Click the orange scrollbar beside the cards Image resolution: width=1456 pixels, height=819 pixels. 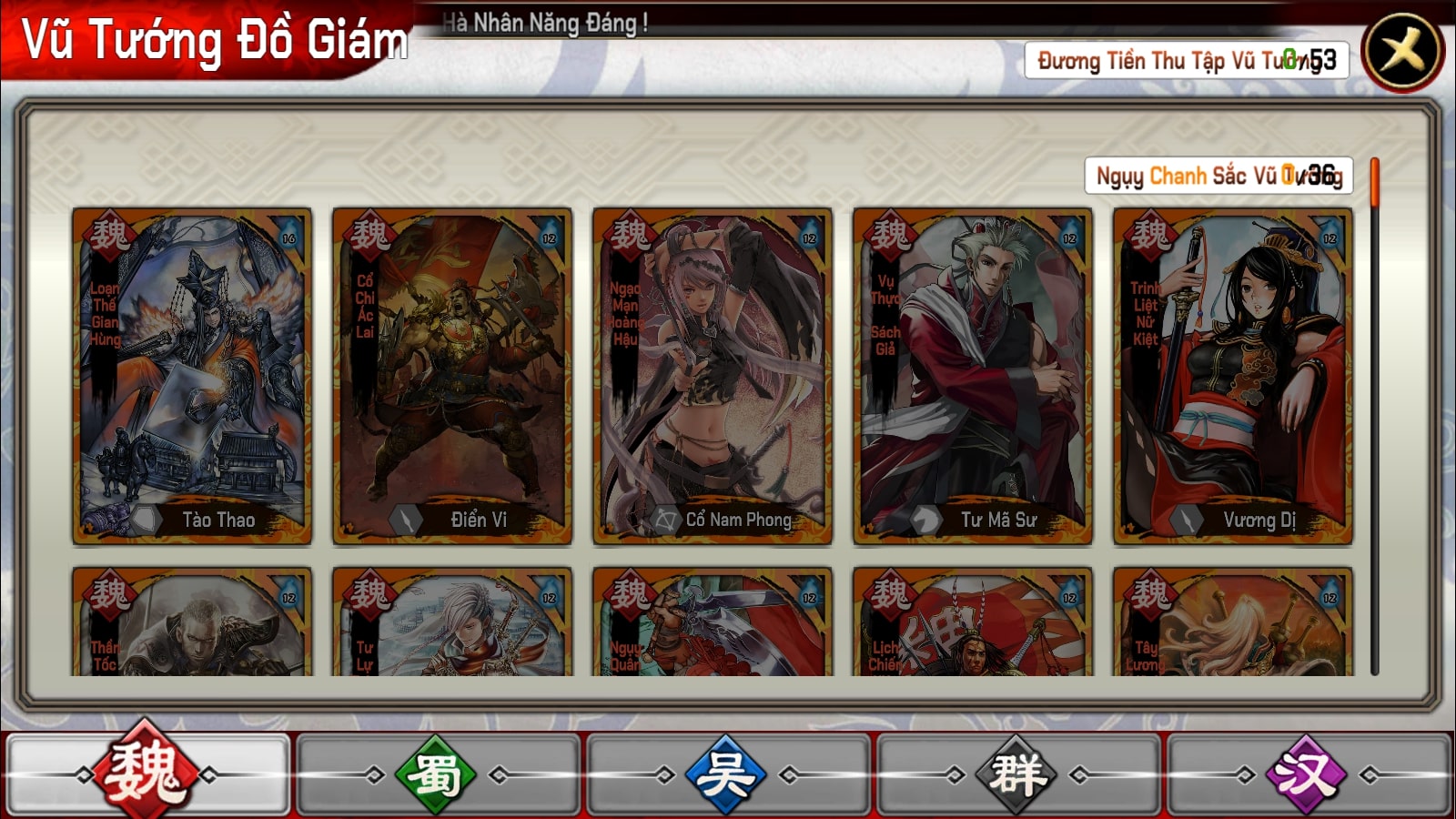[x=1374, y=182]
